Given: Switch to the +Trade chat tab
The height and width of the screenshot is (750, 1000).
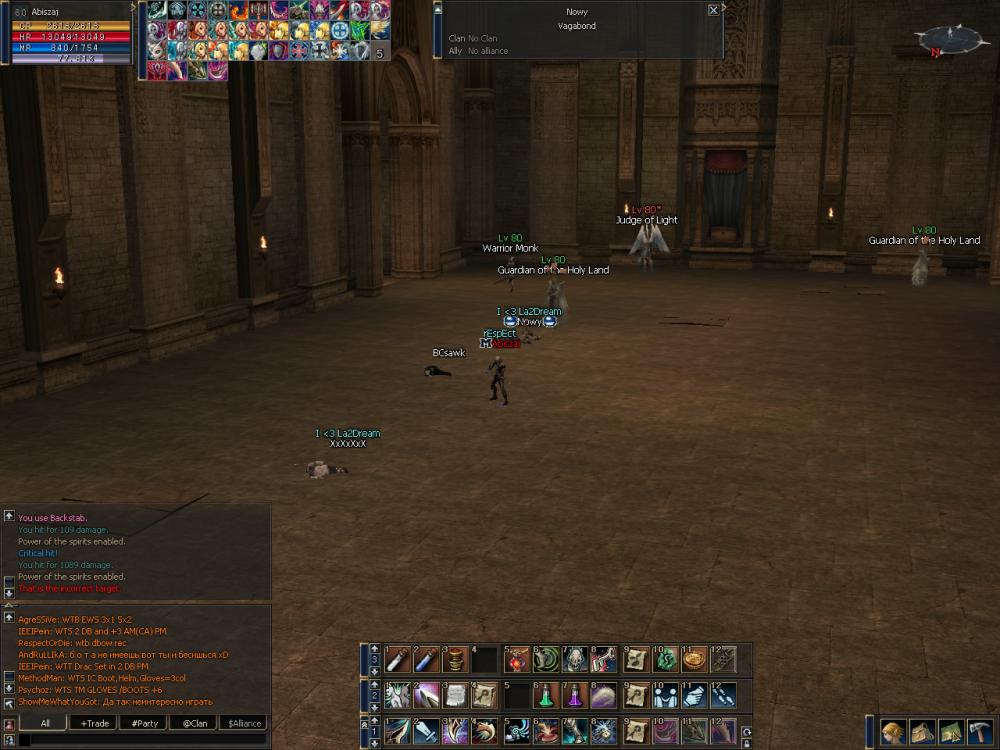Looking at the screenshot, I should [x=95, y=723].
